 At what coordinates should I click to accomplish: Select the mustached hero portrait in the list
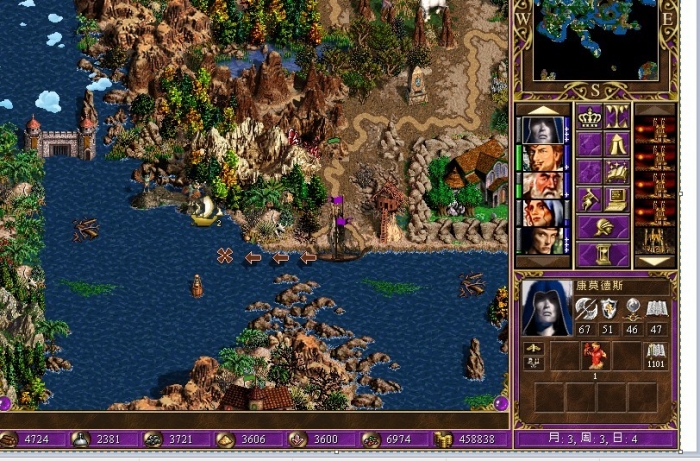[x=541, y=158]
